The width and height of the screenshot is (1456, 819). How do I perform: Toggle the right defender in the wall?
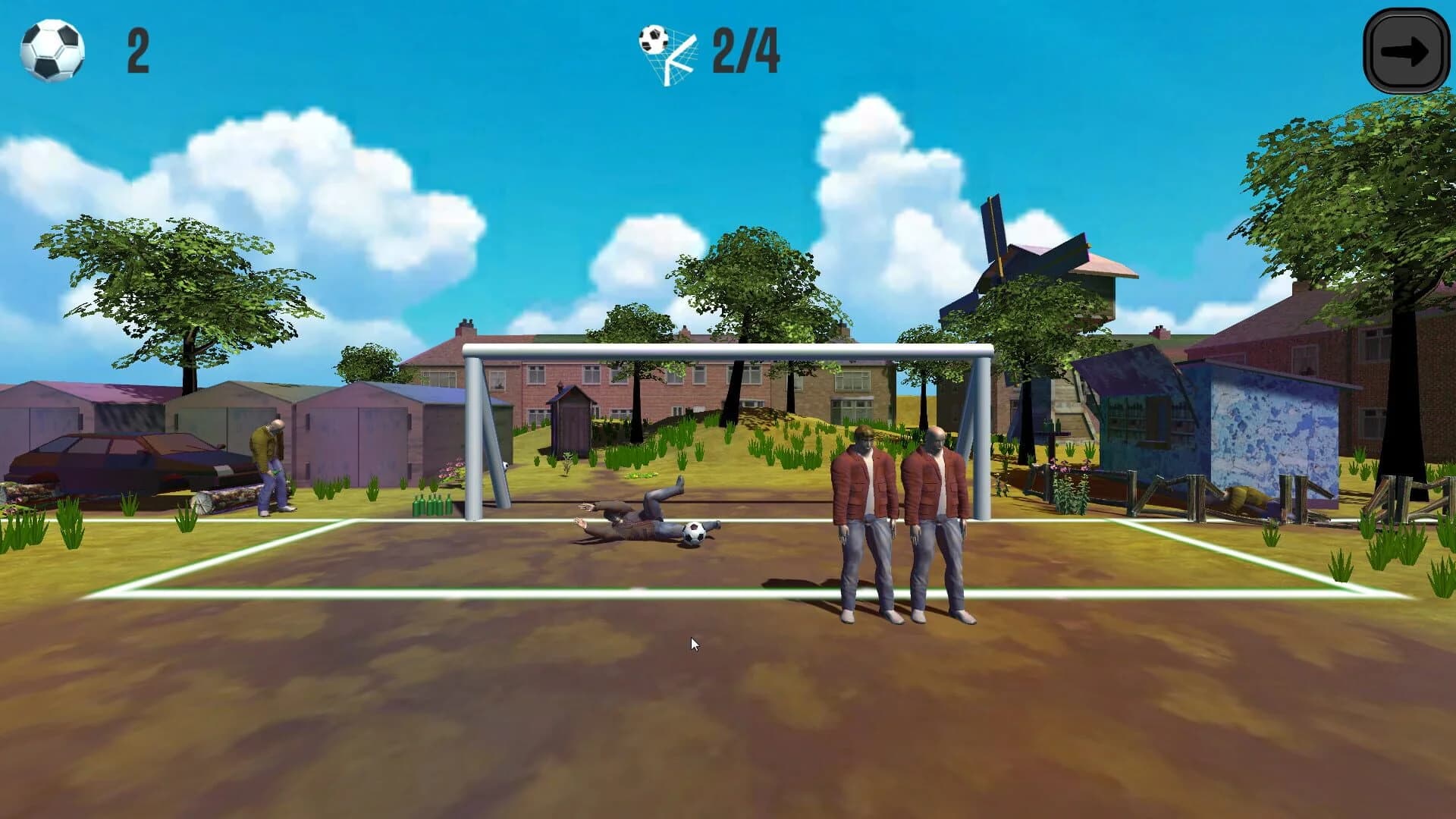[x=934, y=516]
